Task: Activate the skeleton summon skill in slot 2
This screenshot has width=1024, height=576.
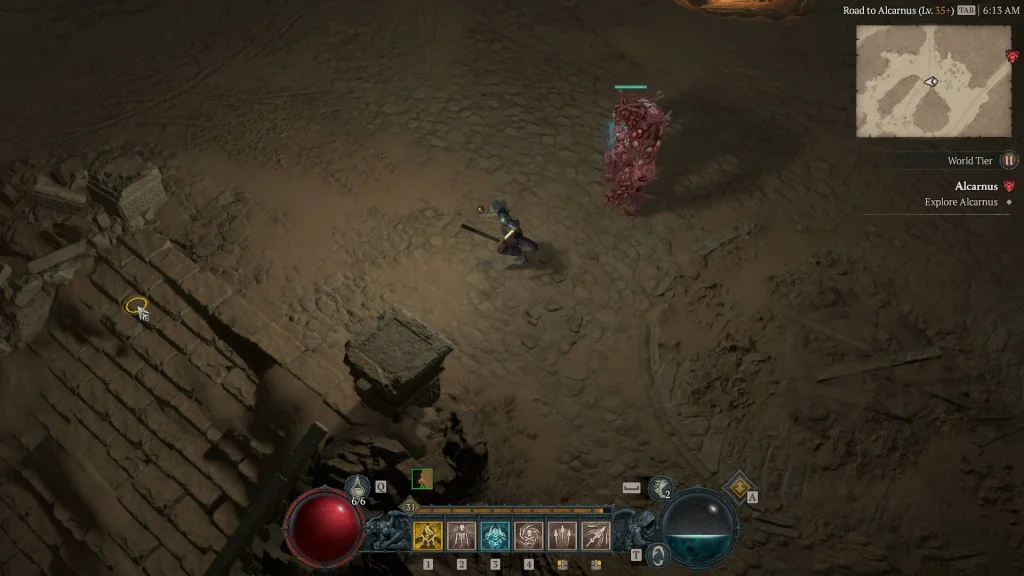Action: (x=461, y=536)
